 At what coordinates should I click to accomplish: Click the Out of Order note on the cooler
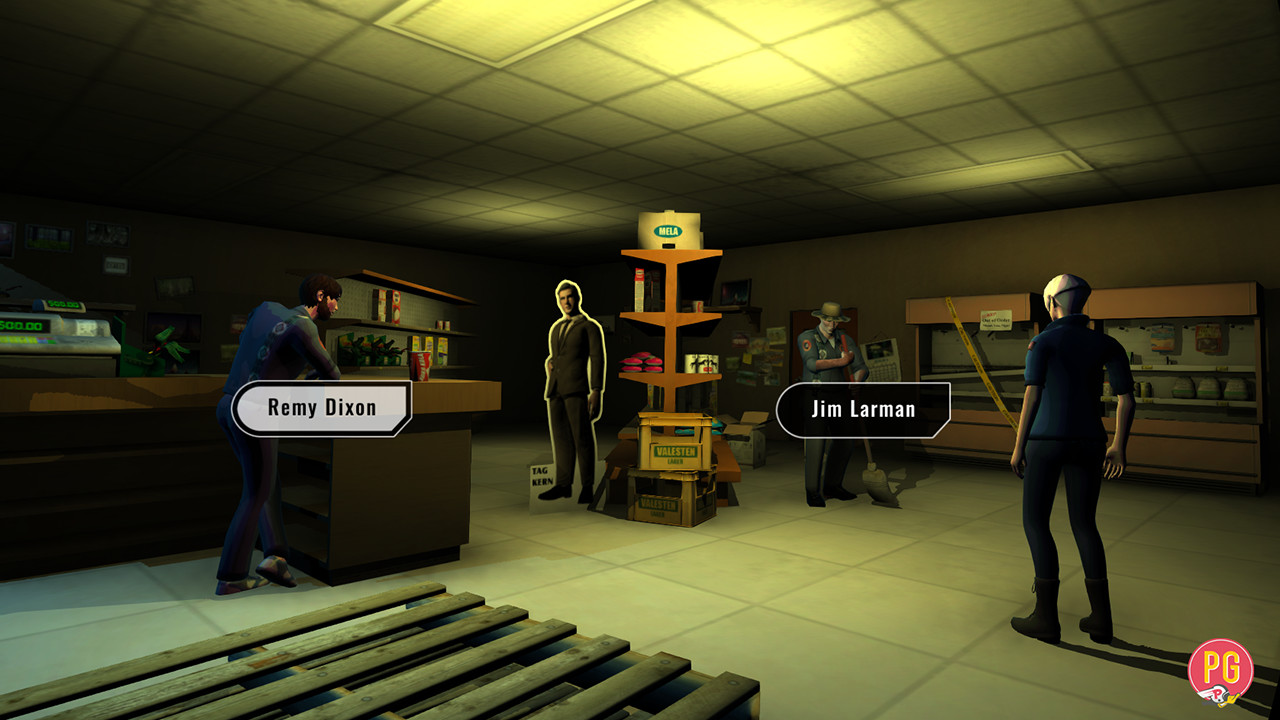coord(995,322)
